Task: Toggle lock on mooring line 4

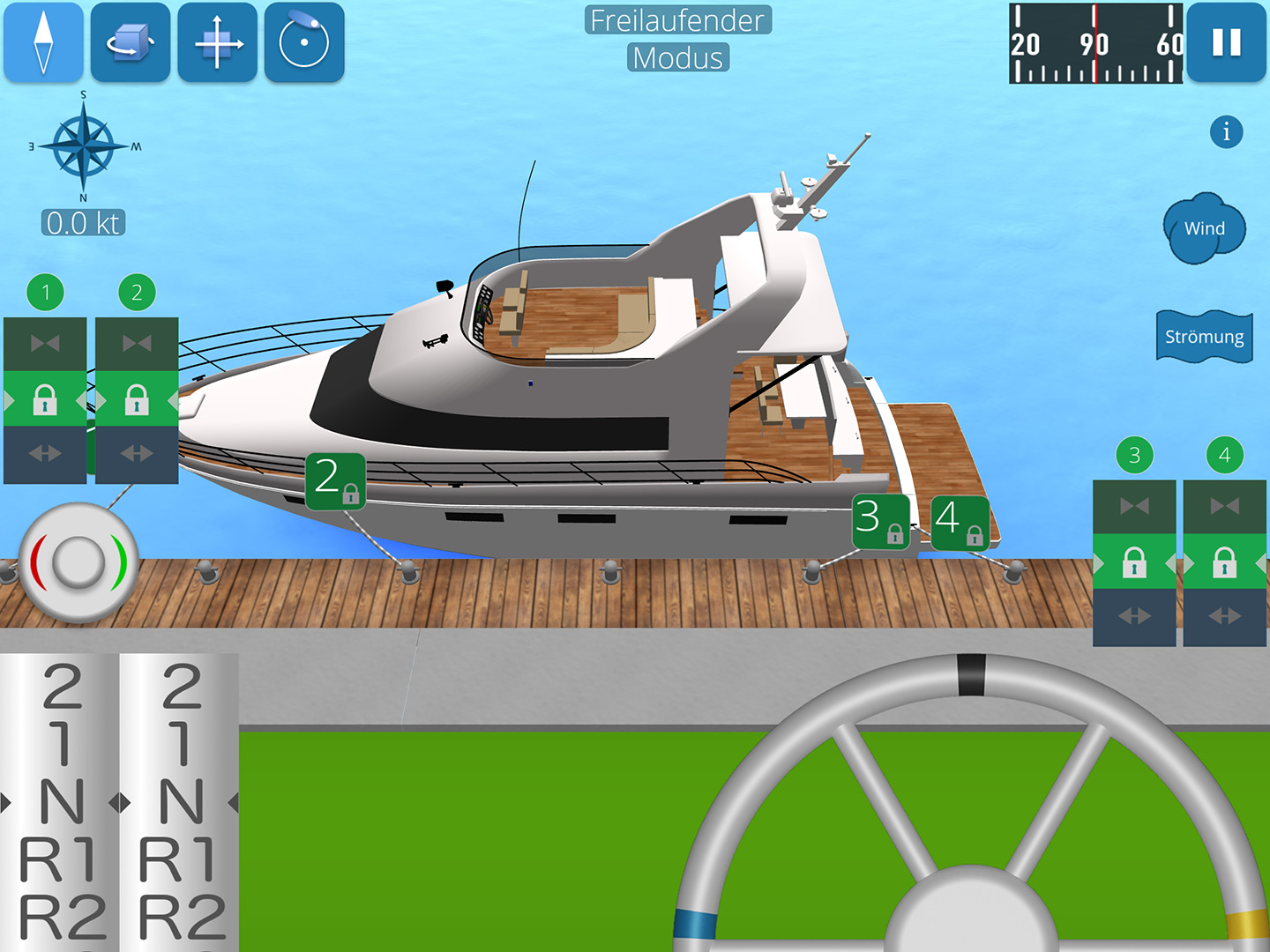Action: click(x=1224, y=564)
